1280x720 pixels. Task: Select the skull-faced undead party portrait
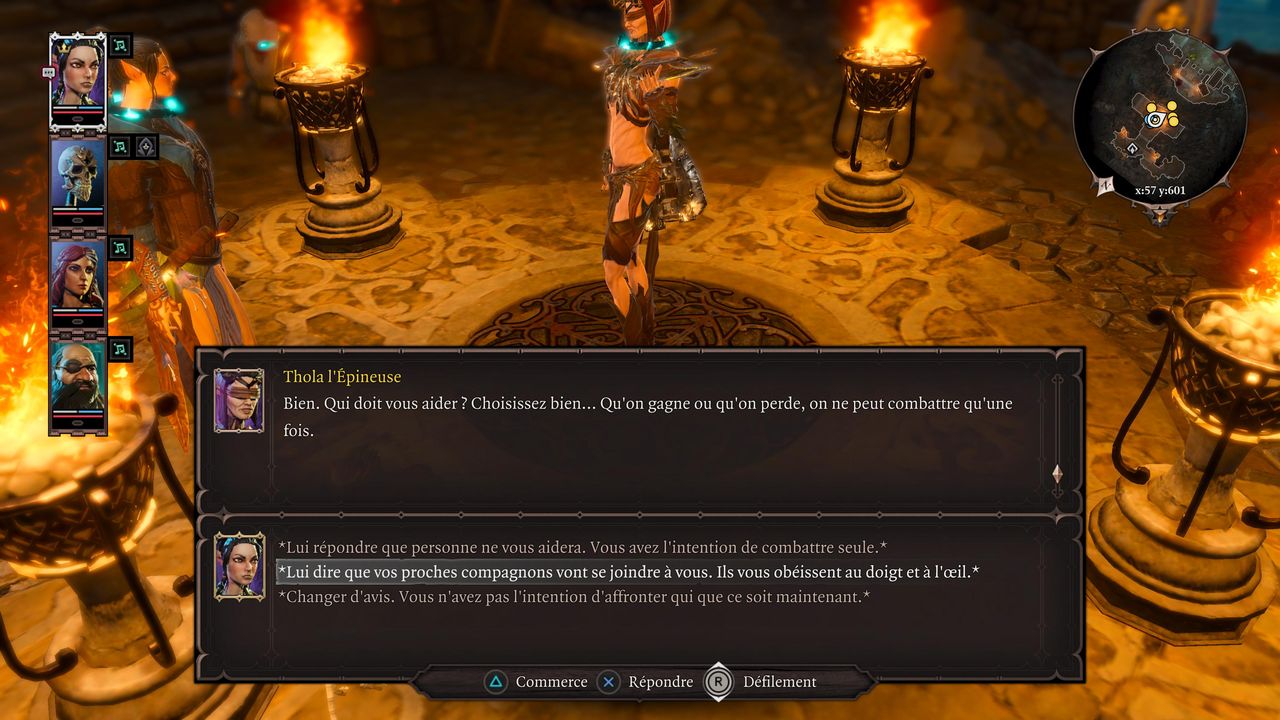coord(78,178)
